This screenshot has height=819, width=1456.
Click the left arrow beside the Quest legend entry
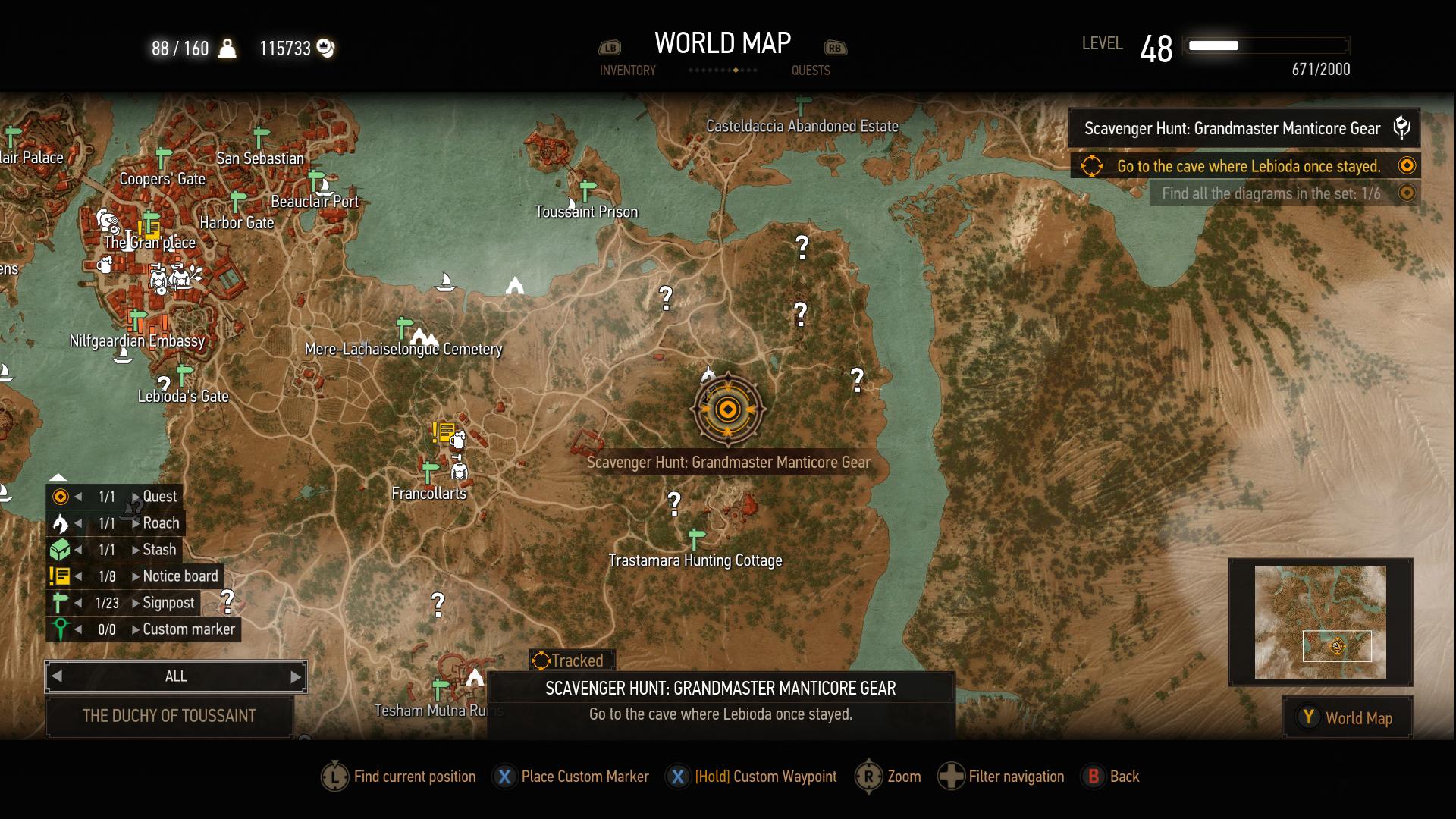pyautogui.click(x=78, y=497)
